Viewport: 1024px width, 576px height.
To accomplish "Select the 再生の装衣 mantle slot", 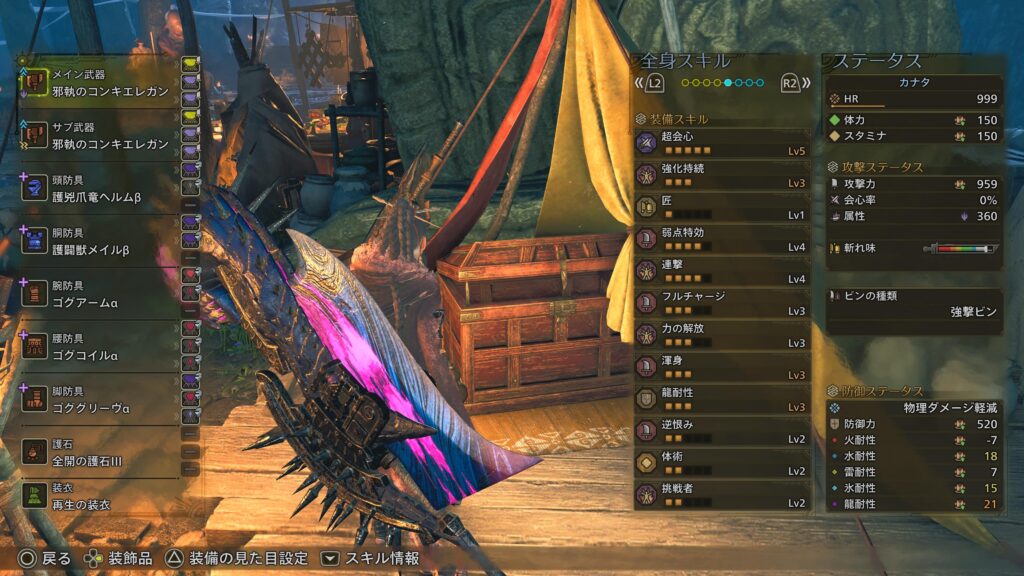I will [x=100, y=495].
